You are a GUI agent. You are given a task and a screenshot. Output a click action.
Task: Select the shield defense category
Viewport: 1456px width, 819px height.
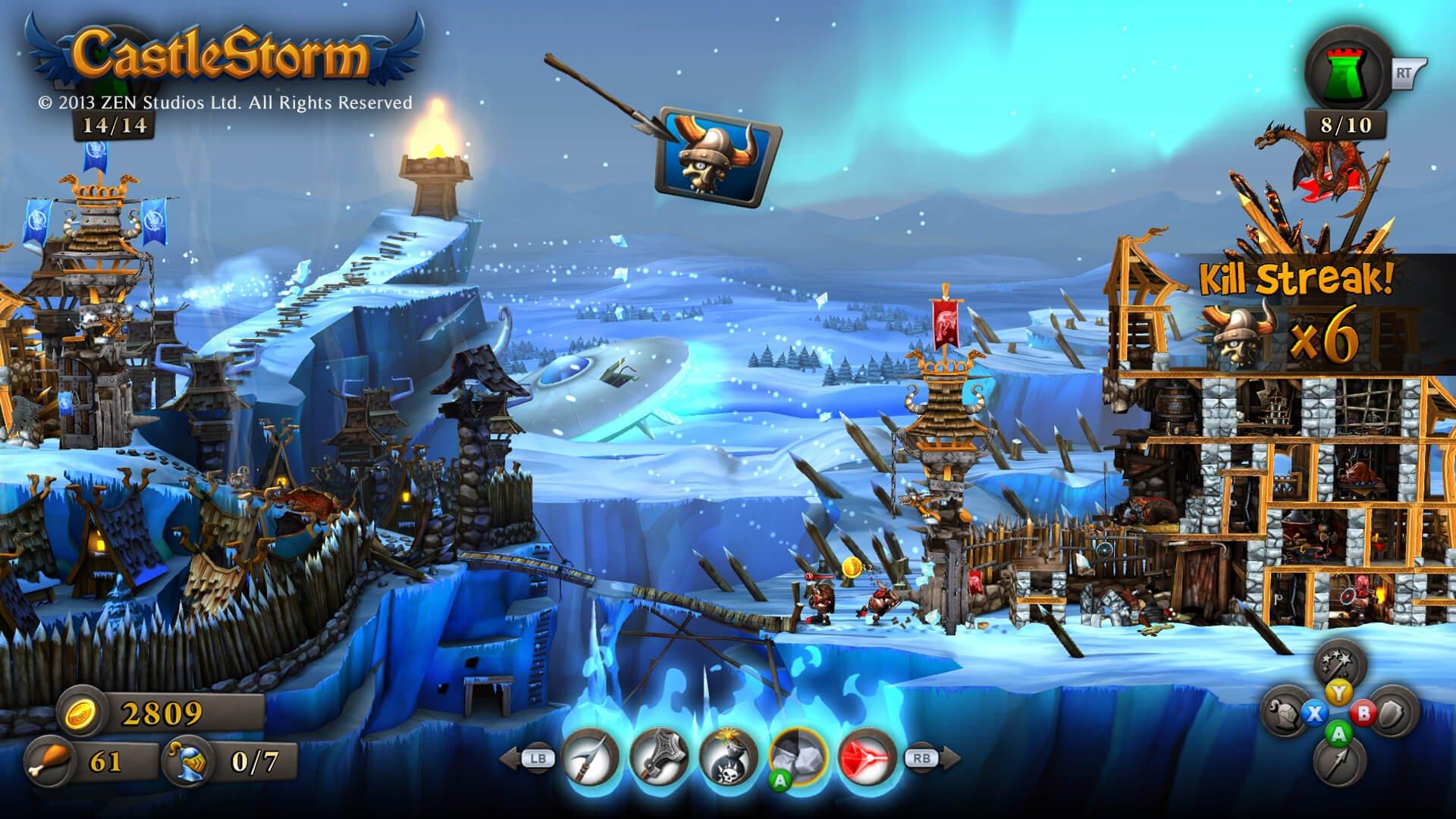(1393, 713)
